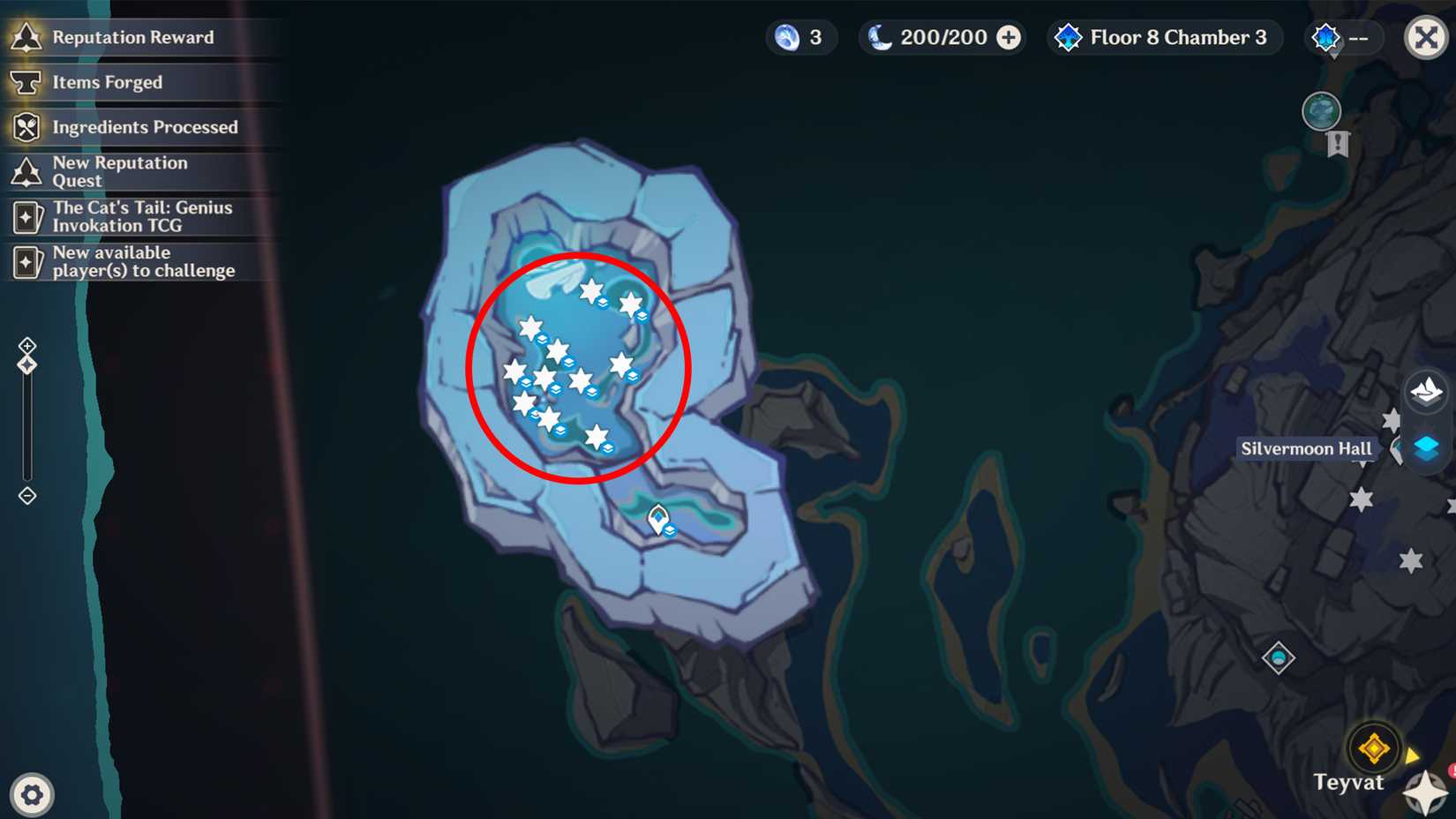The image size is (1456, 819).
Task: Click the zoom-in plus on the map zoom slider
Action: click(27, 344)
